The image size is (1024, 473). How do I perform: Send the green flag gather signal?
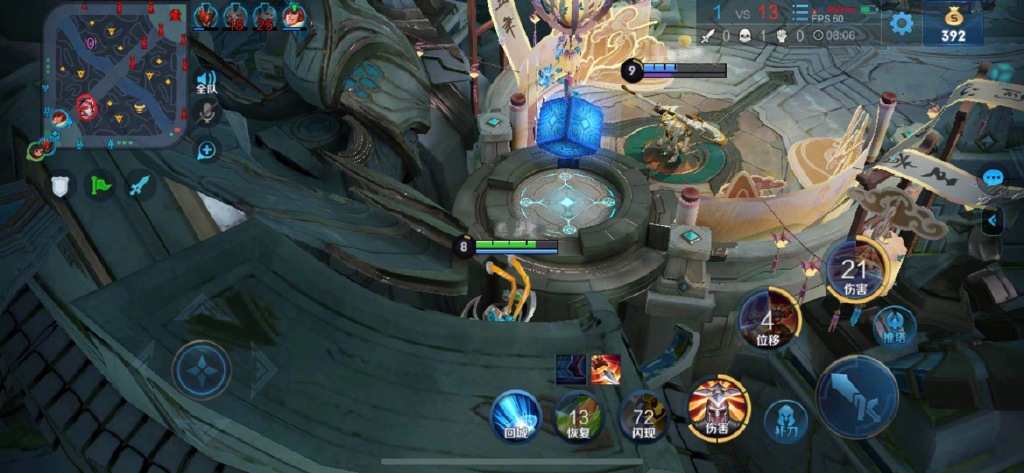(x=101, y=185)
